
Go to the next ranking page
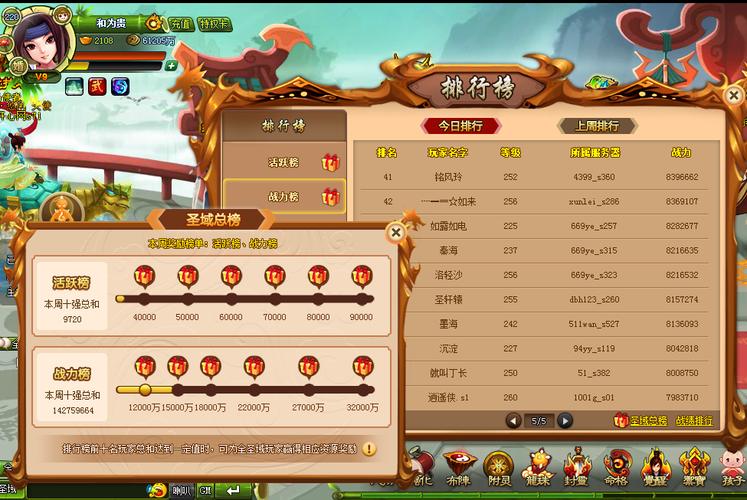(565, 420)
